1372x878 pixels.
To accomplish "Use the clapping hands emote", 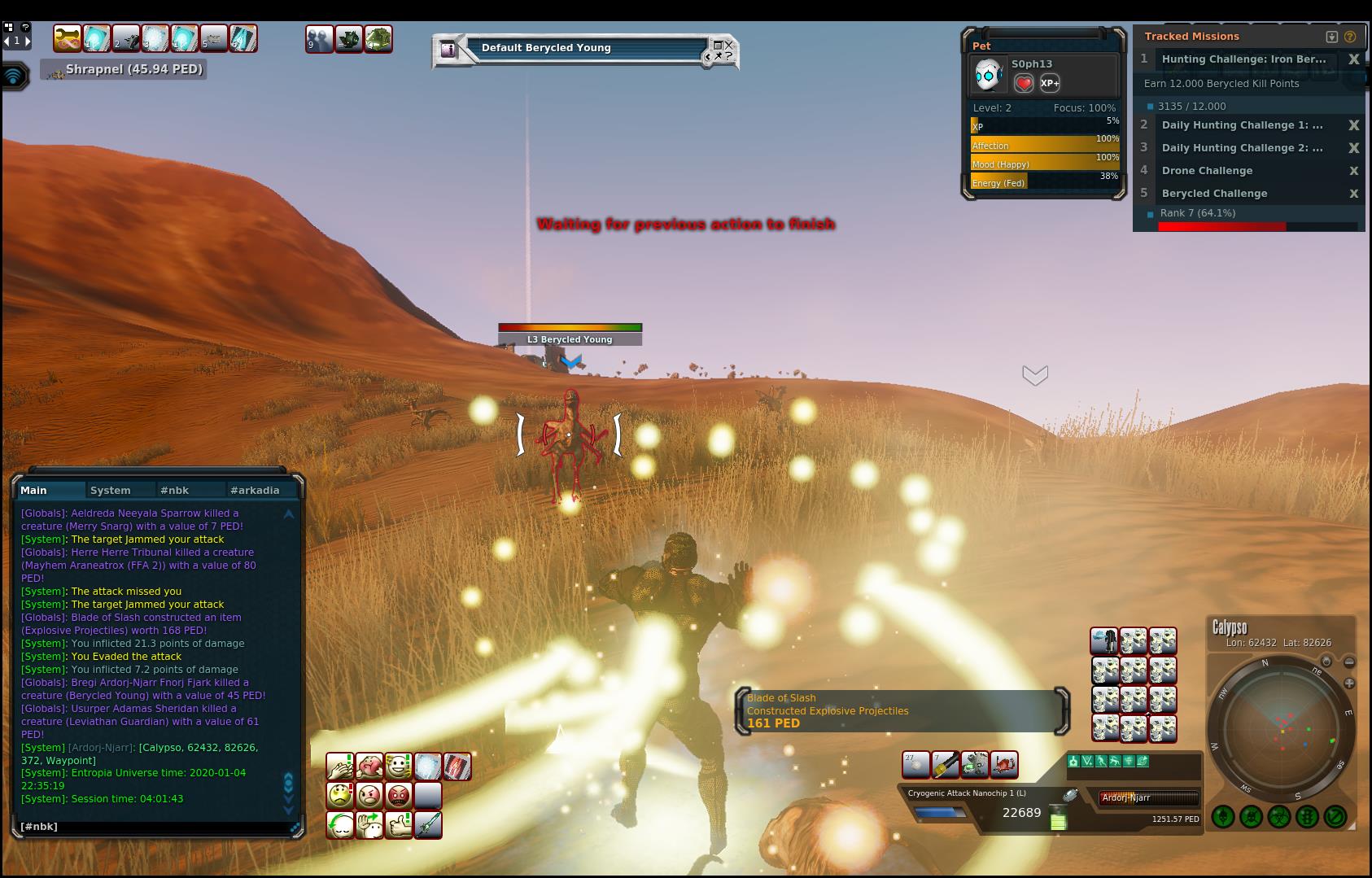I will [x=340, y=766].
